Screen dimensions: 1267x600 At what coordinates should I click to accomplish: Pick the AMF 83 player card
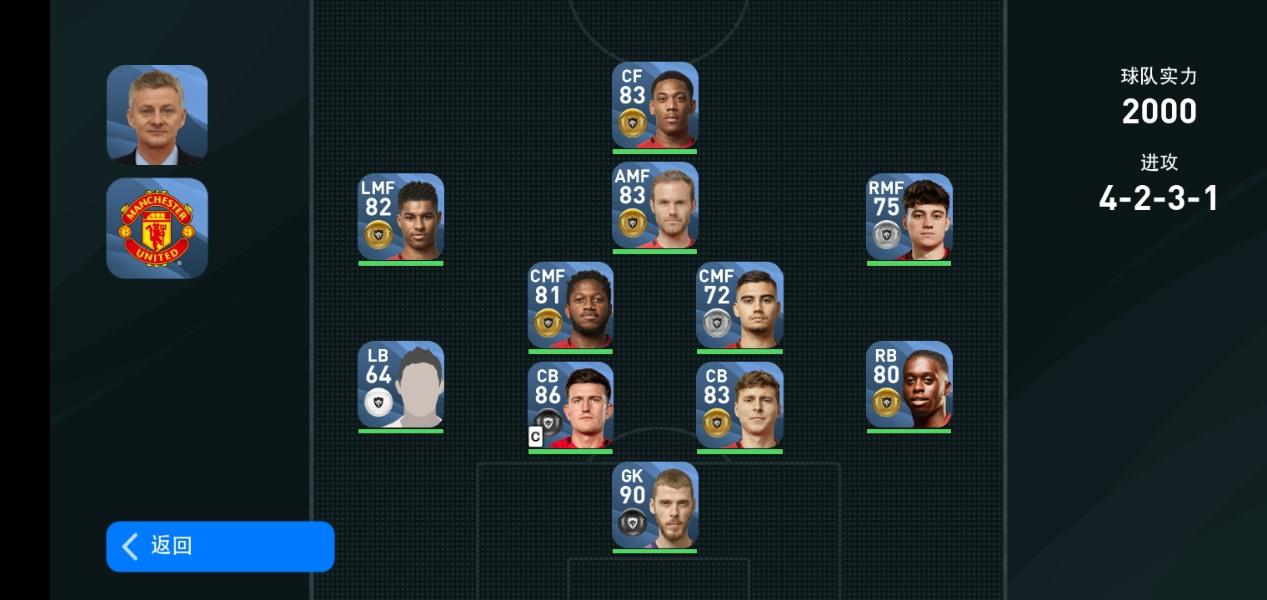point(655,206)
